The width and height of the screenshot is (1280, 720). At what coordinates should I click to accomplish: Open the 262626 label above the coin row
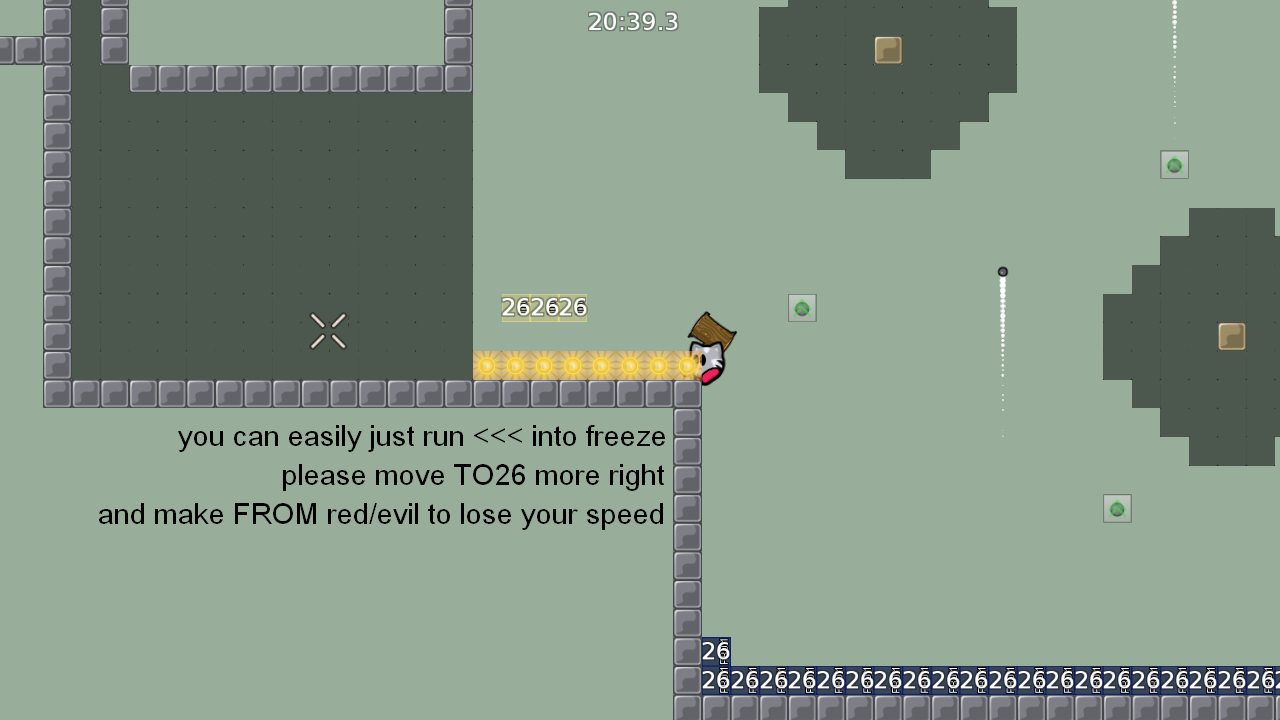[x=543, y=307]
